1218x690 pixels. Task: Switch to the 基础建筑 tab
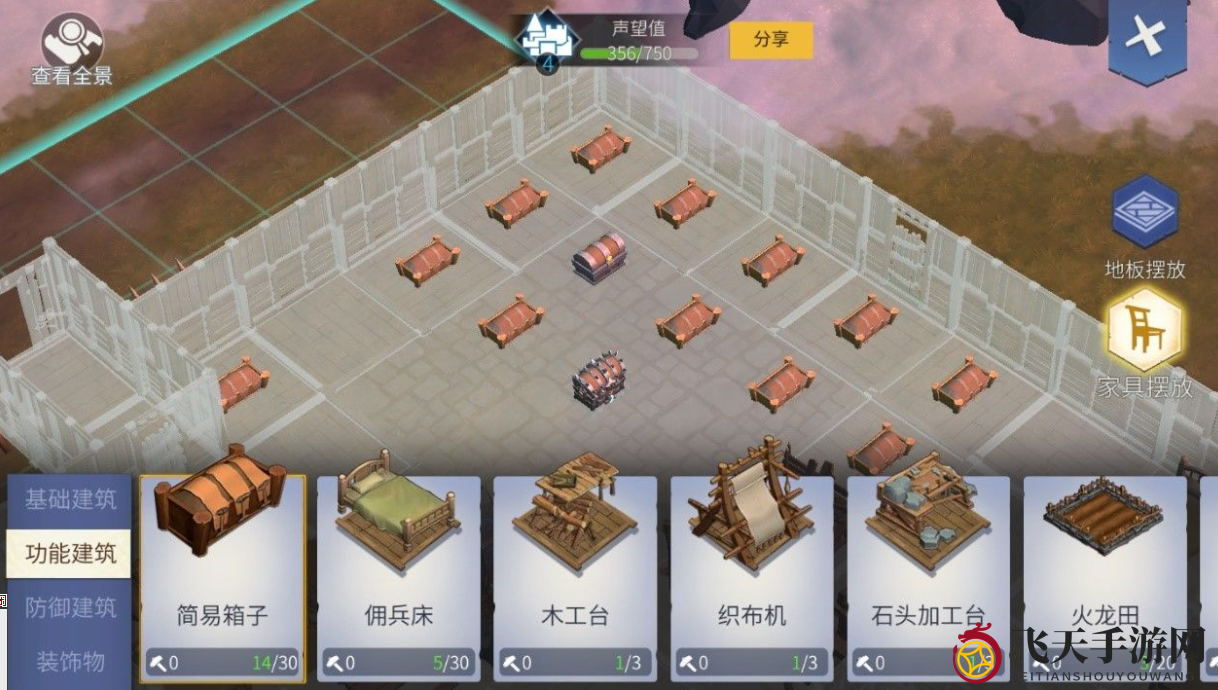tap(70, 499)
